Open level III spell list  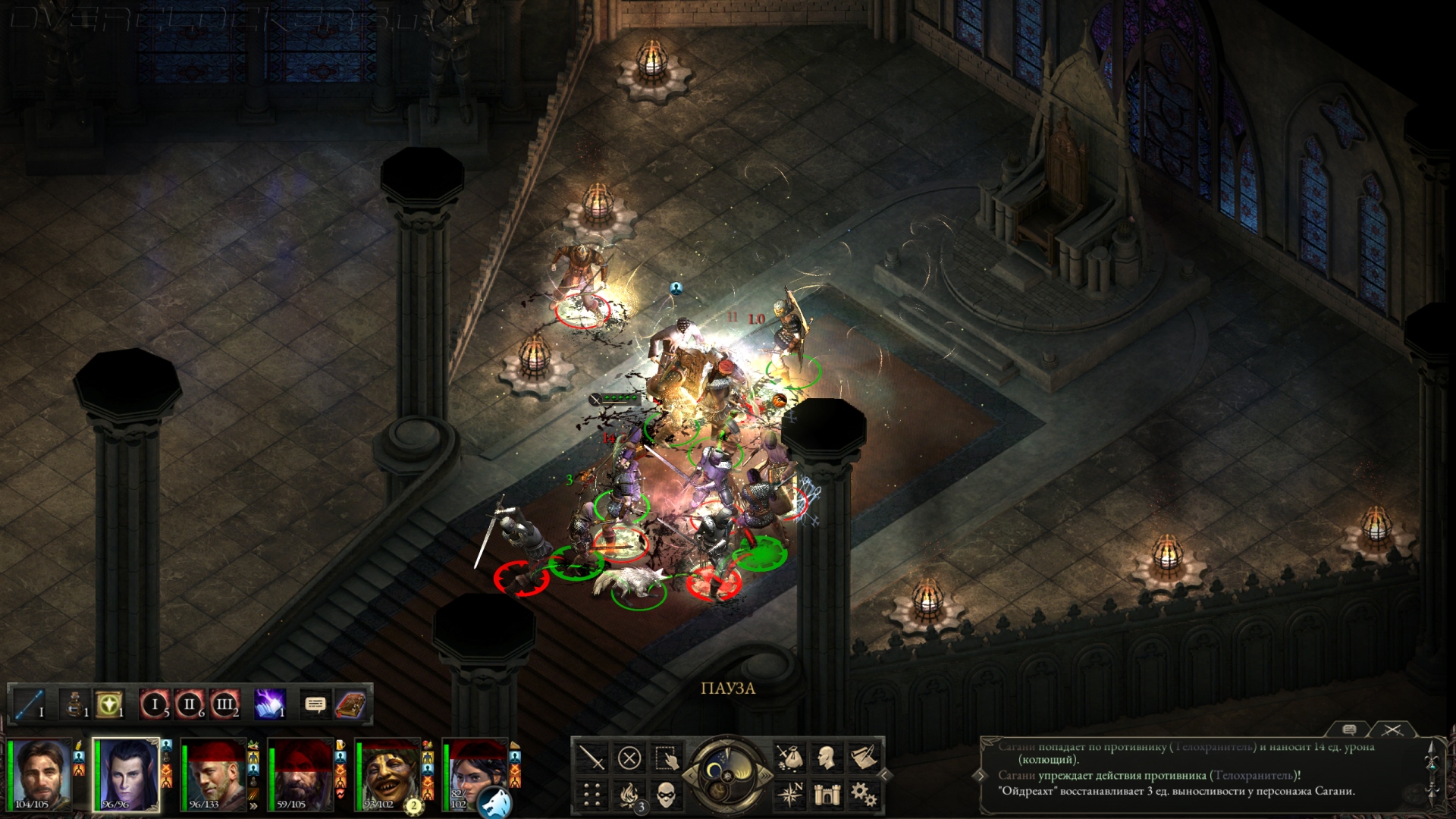click(x=224, y=704)
